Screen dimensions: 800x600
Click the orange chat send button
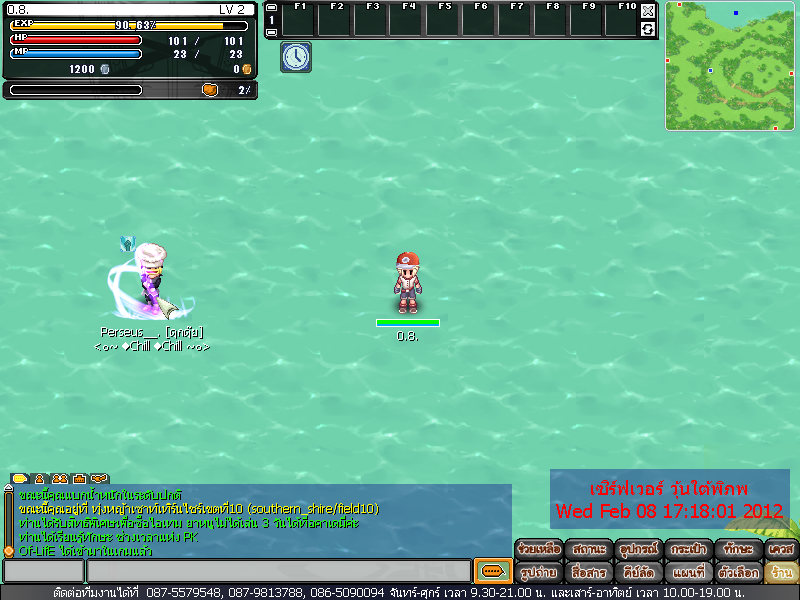click(x=492, y=571)
